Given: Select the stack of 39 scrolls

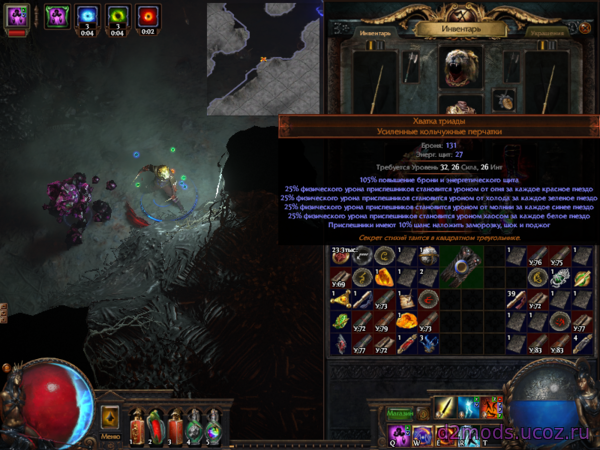Looking at the screenshot, I should point(518,299).
